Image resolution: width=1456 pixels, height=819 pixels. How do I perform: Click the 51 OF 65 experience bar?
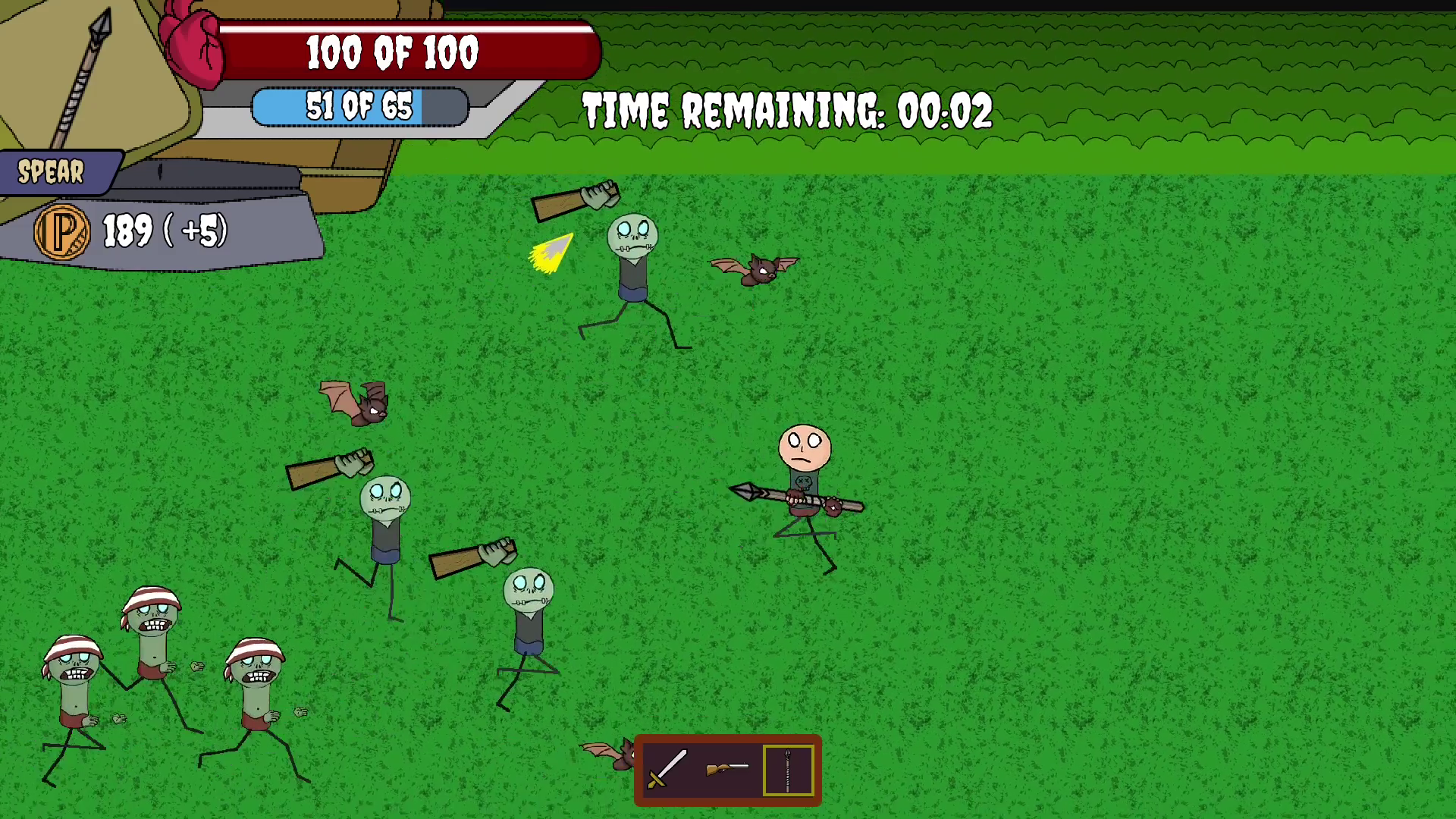pos(360,106)
